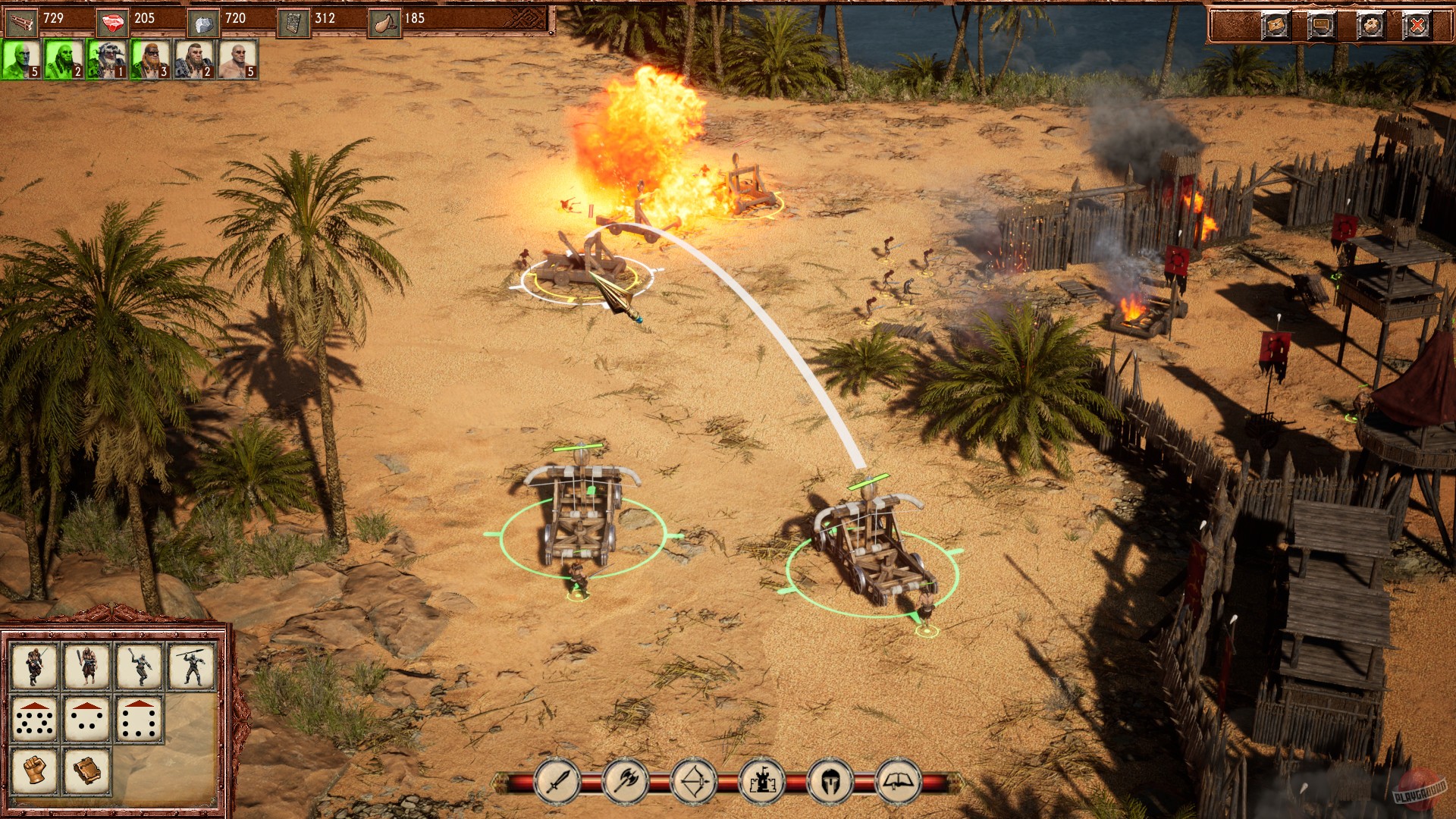Click the gear-shaped options icon at top right
Image resolution: width=1456 pixels, height=819 pixels.
[x=1370, y=24]
